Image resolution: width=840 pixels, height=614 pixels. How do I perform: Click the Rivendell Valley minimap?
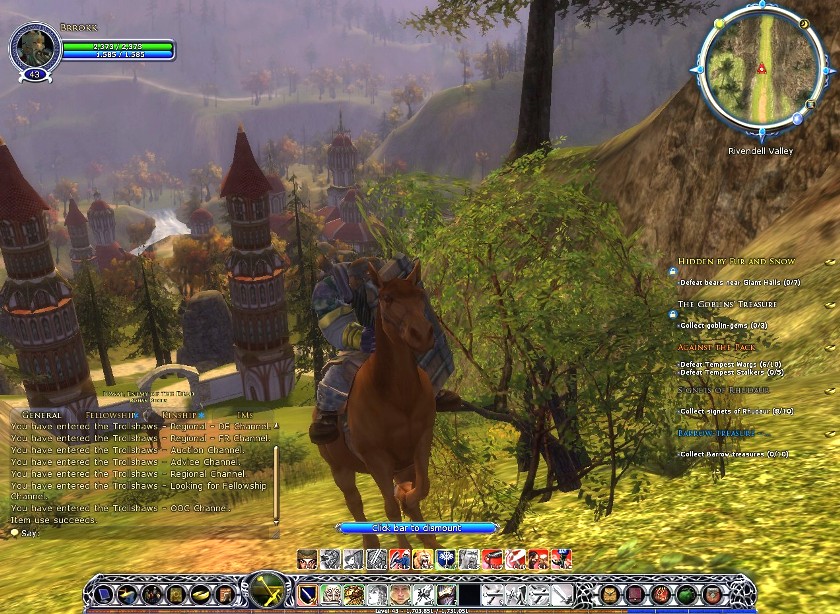pos(761,69)
